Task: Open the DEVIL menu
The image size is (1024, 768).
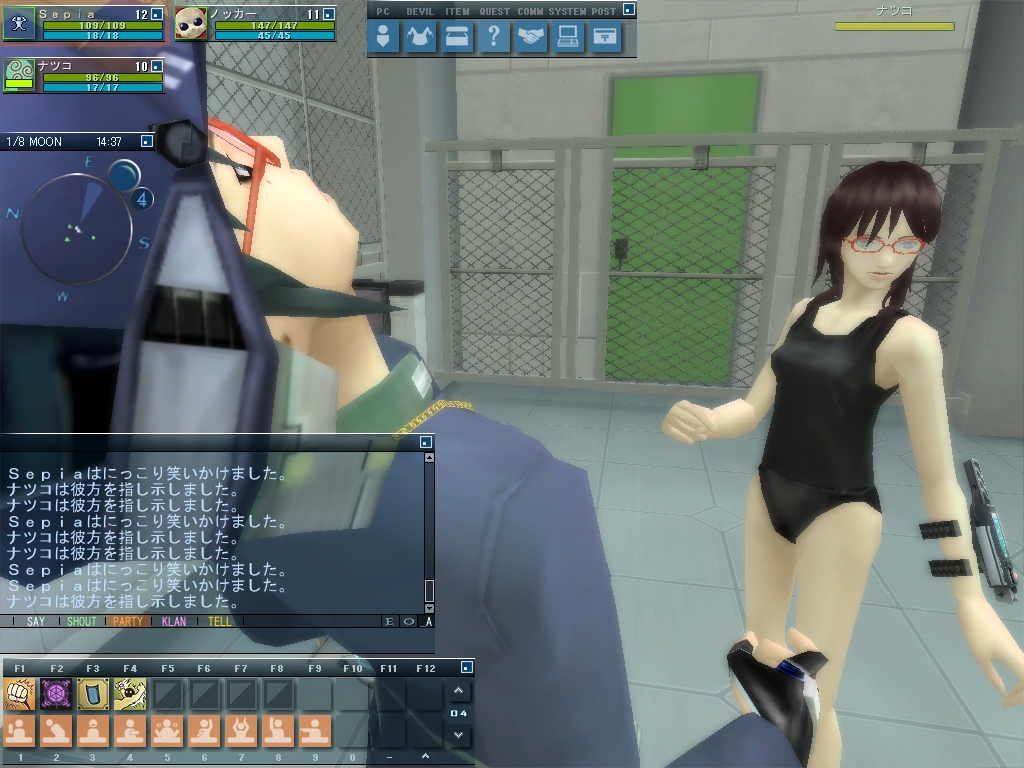Action: (420, 38)
